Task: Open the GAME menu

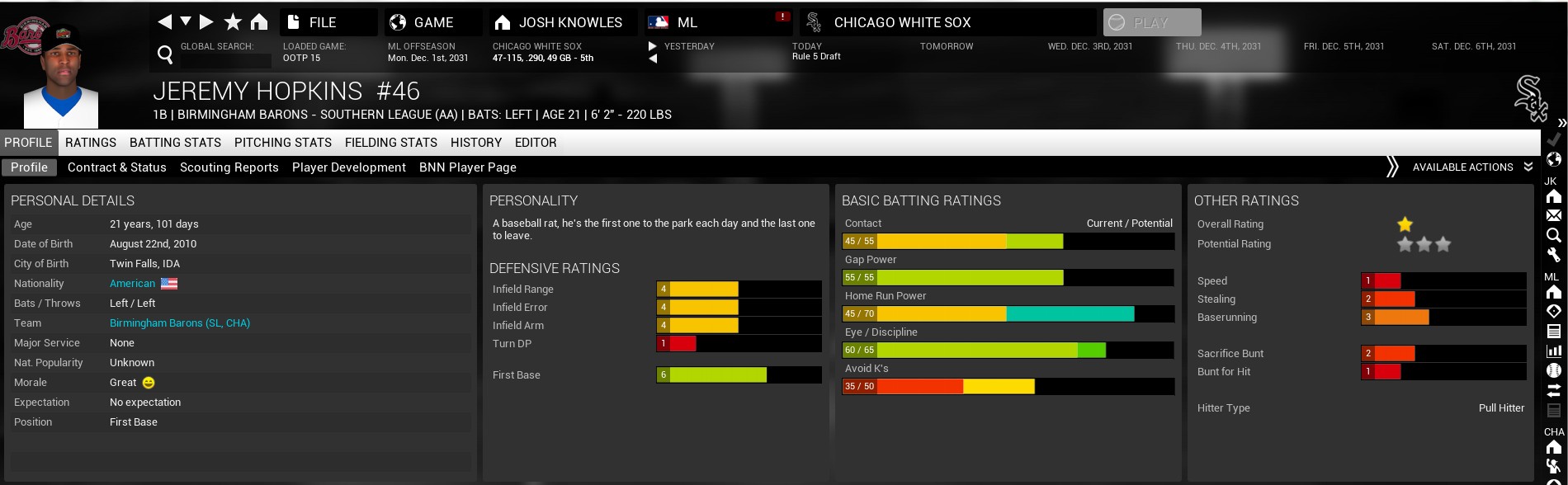Action: click(432, 22)
